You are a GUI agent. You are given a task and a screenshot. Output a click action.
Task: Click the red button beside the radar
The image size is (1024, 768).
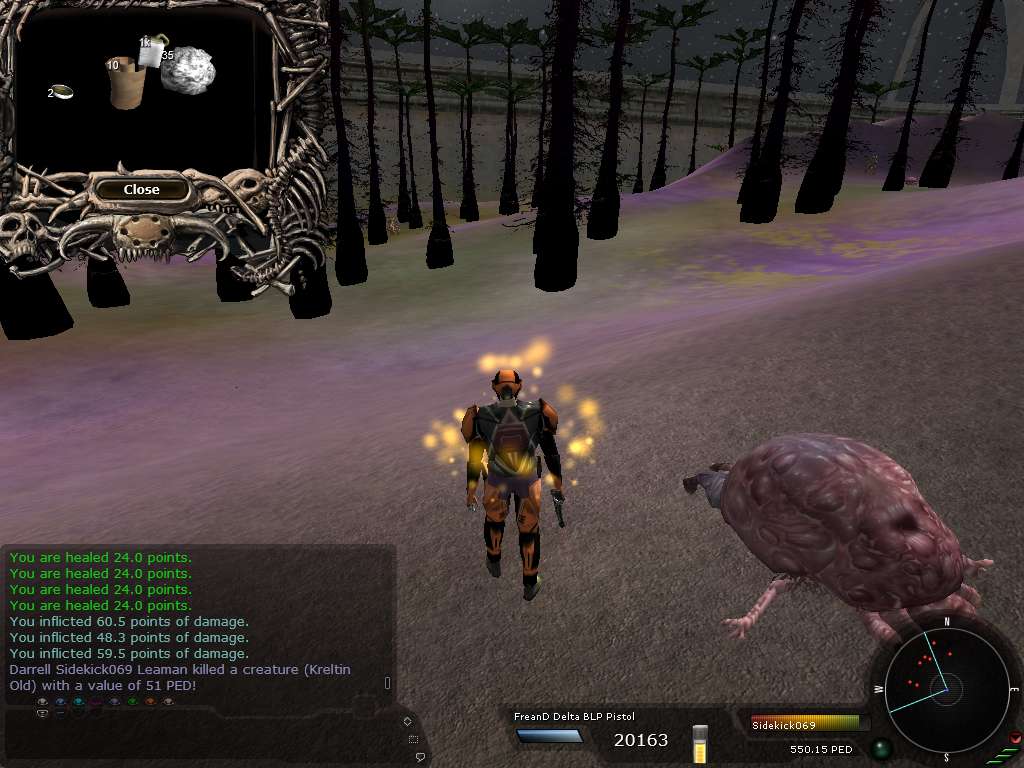click(x=1014, y=739)
